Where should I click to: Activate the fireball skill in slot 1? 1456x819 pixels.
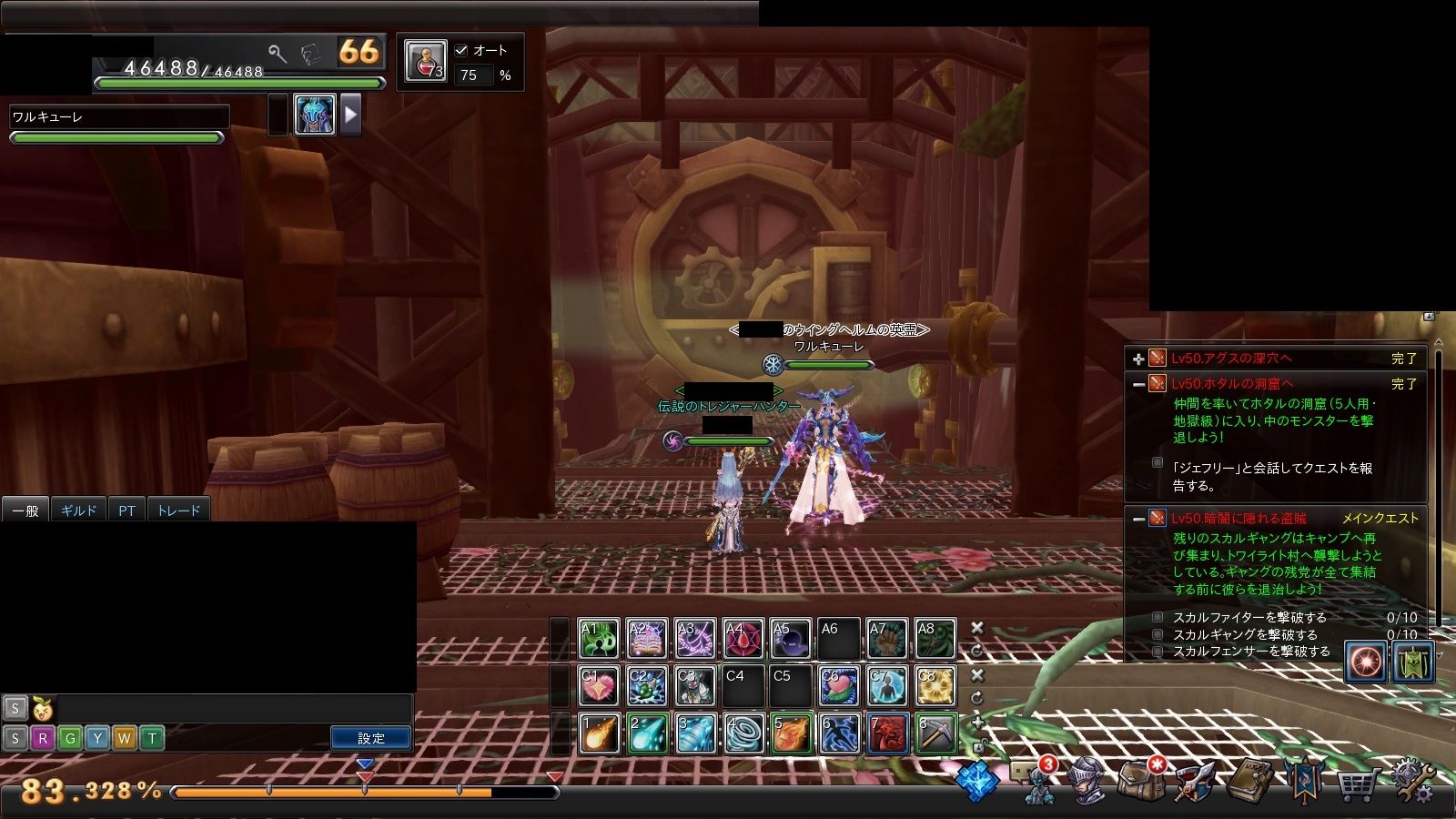599,733
